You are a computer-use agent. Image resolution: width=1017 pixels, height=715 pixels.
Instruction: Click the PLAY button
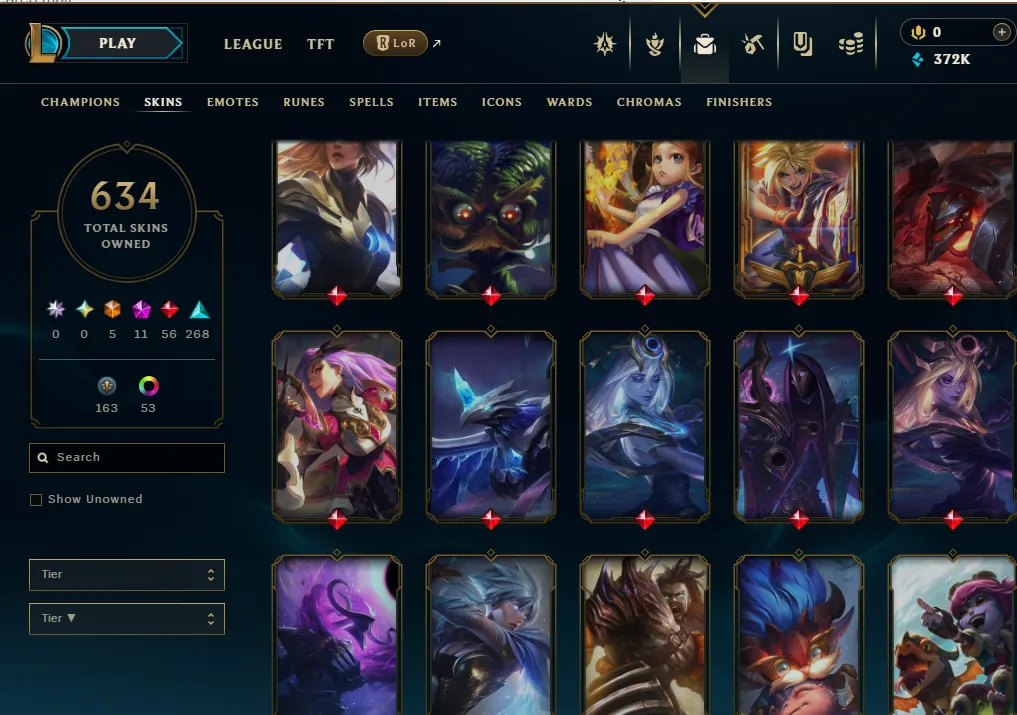[x=118, y=44]
